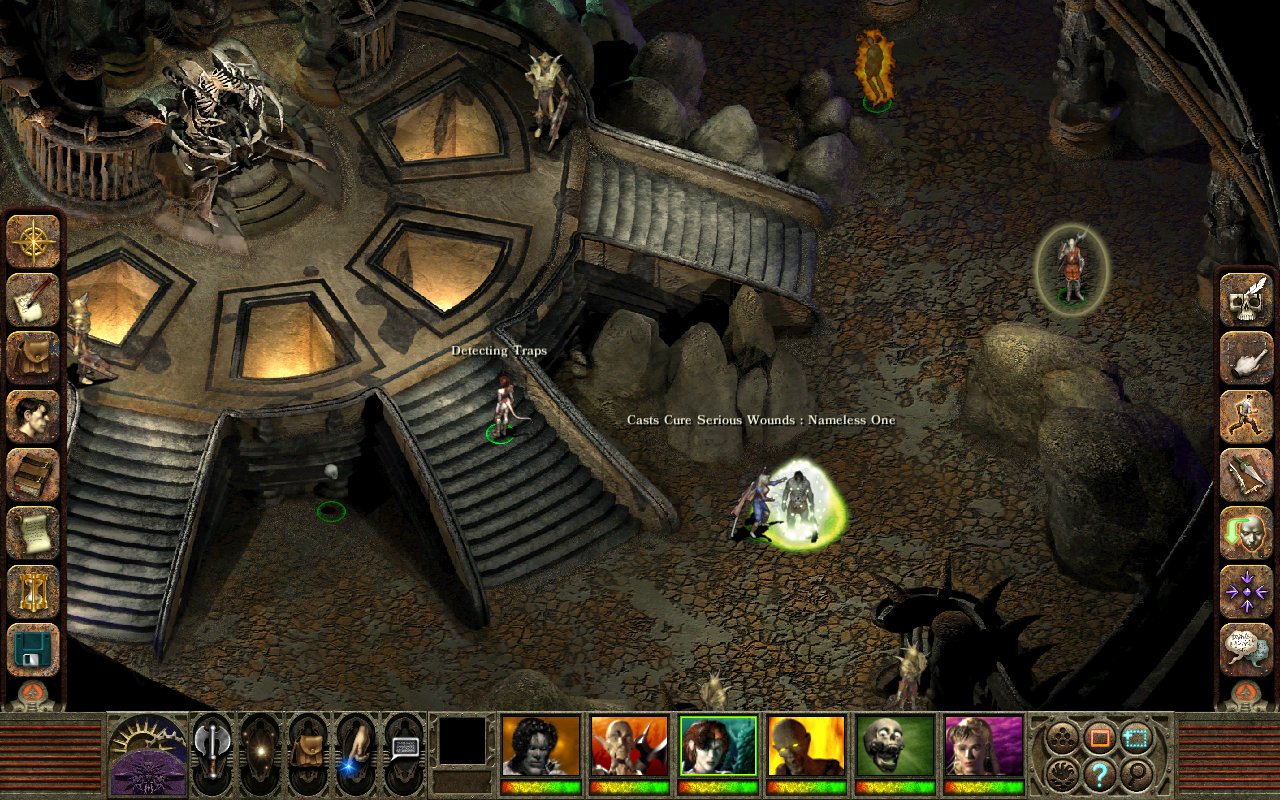Open the character record head icon

[x=34, y=415]
